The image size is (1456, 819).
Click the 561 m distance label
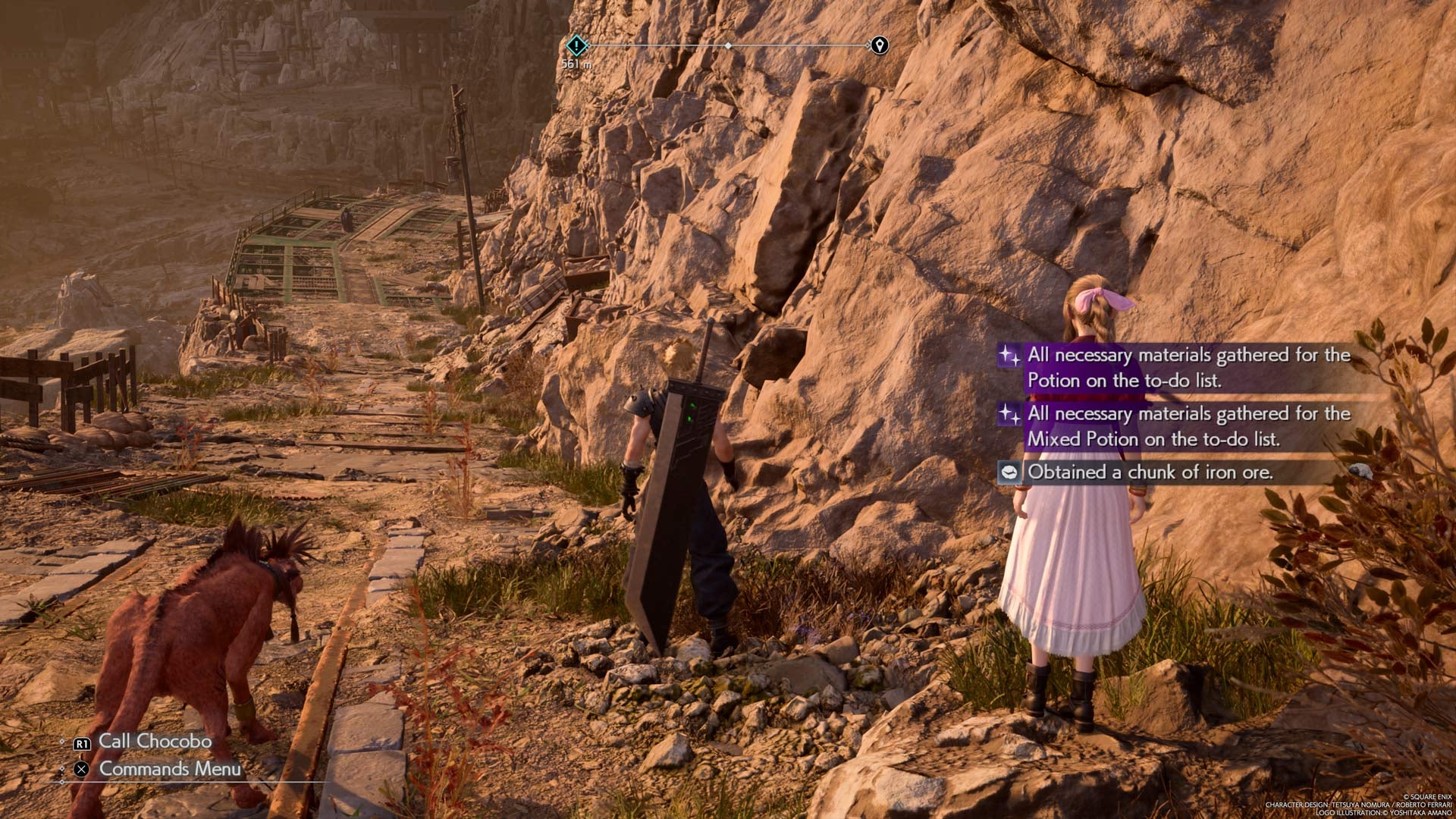578,64
